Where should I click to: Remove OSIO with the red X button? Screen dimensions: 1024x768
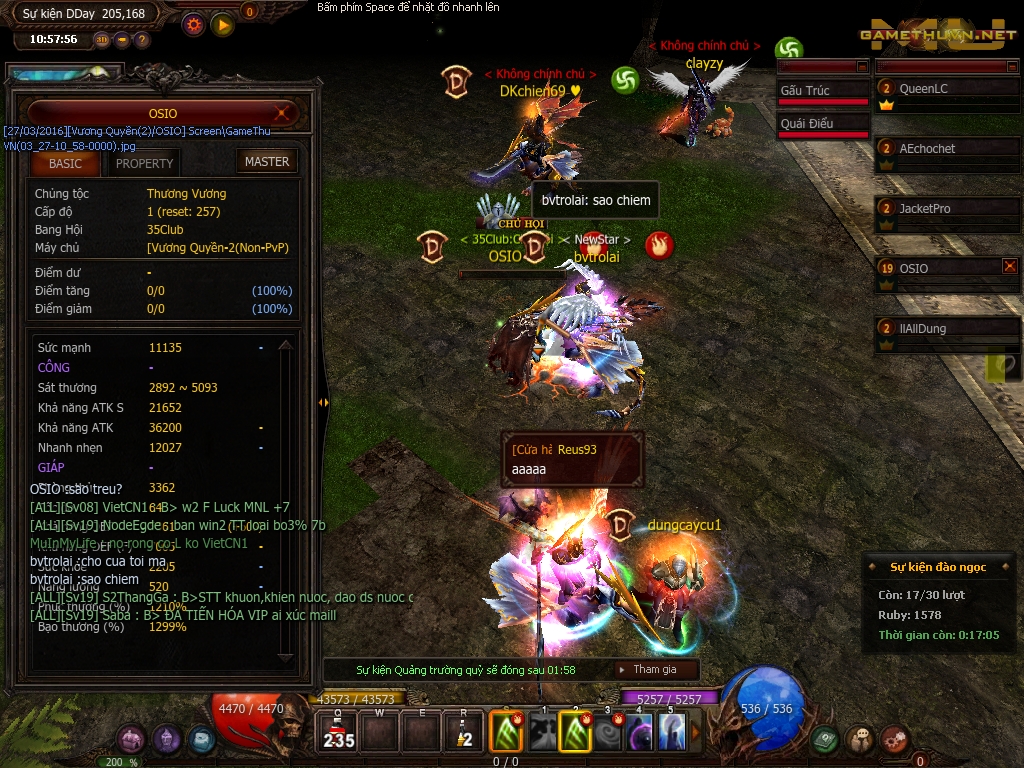[x=1009, y=266]
